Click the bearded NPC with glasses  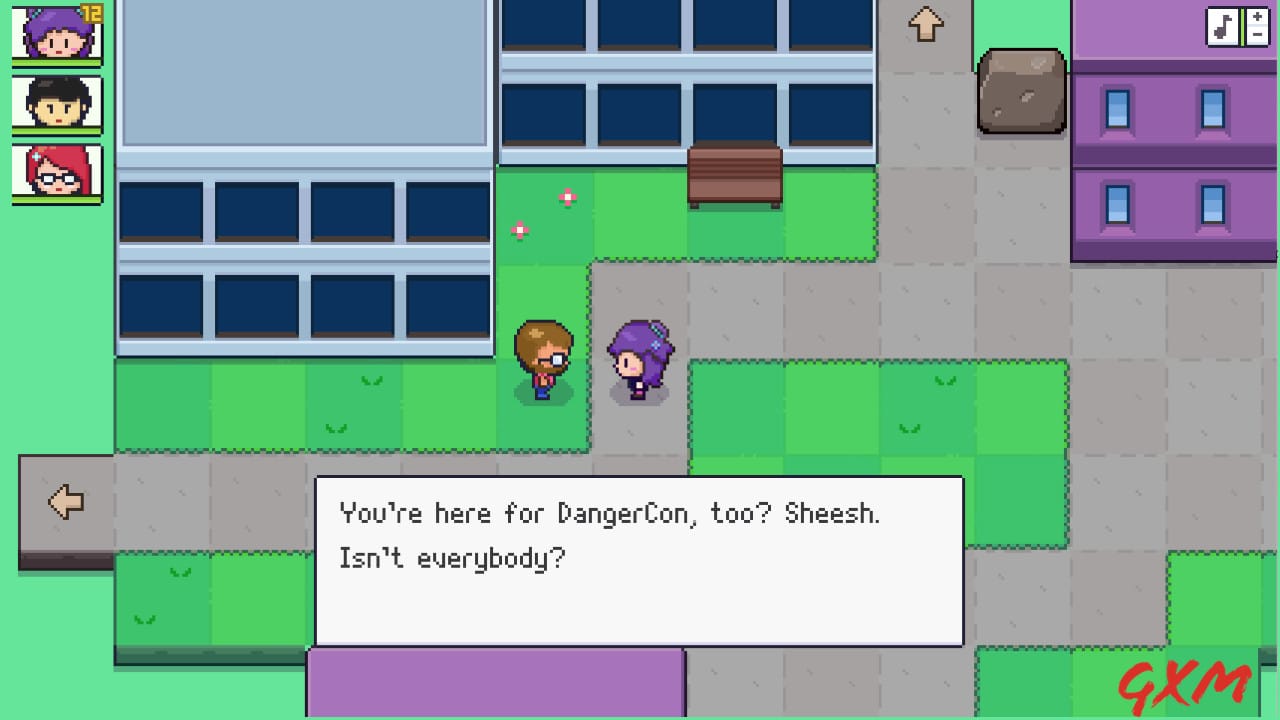click(x=543, y=358)
